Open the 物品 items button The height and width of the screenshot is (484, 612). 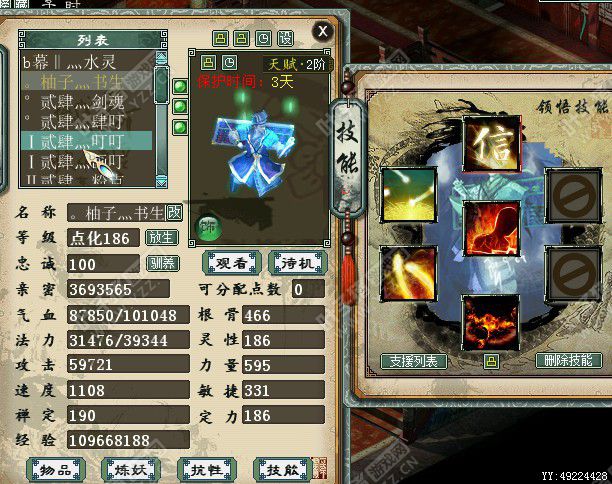pos(55,468)
